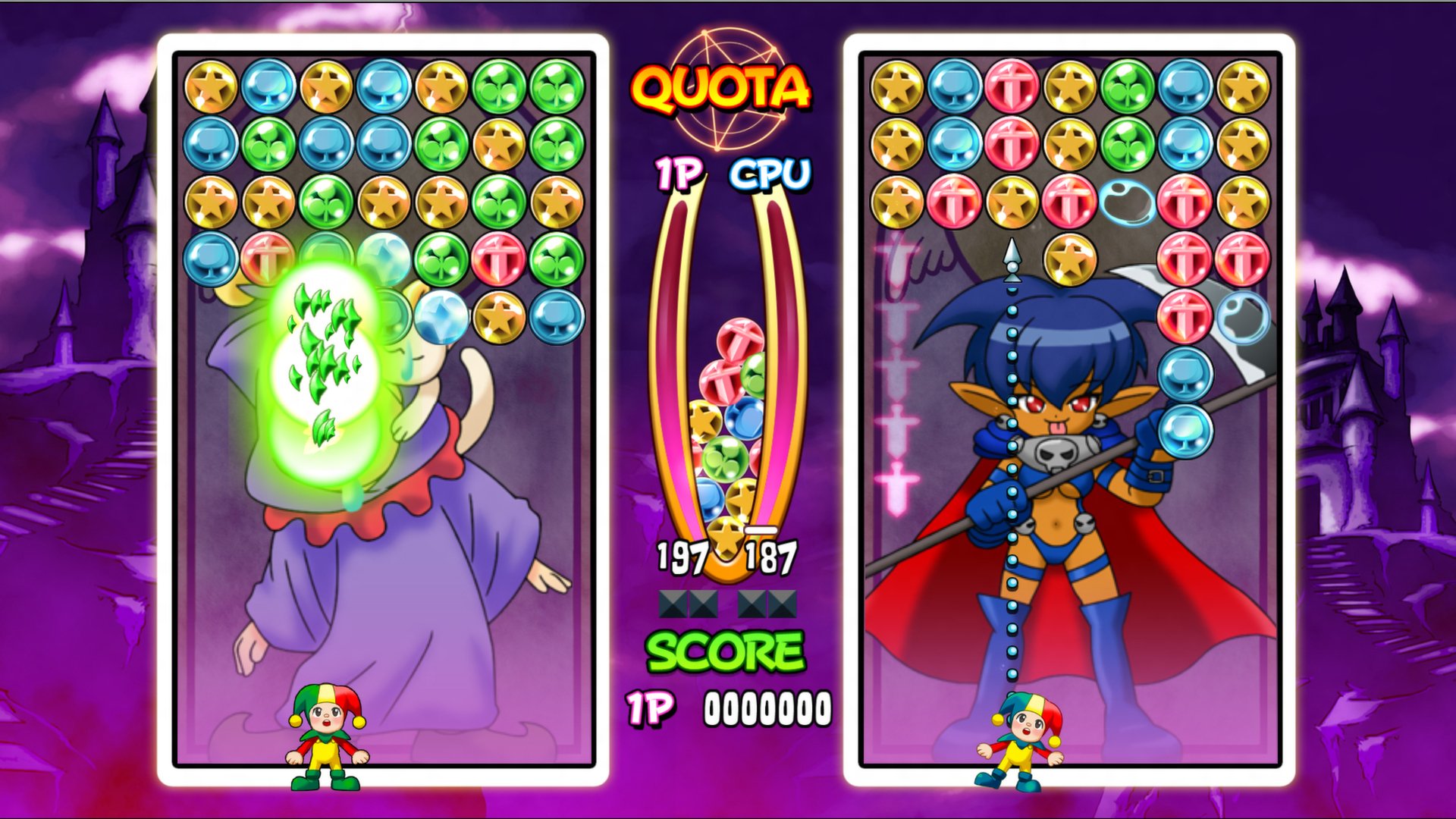
Task: Switch to the 1P label
Action: 679,174
